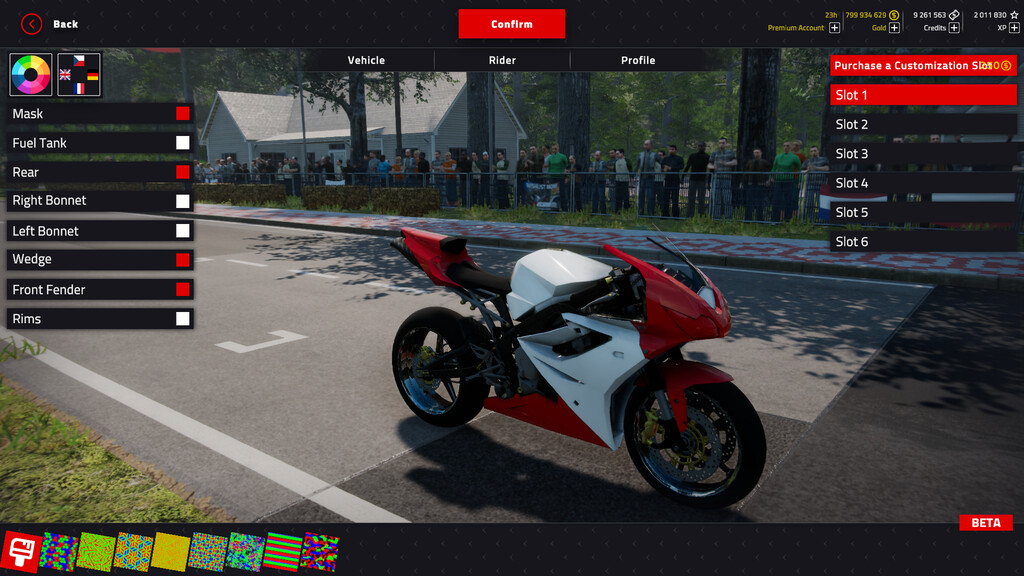Show the Profile tab
Viewport: 1024px width, 576px height.
pos(638,60)
